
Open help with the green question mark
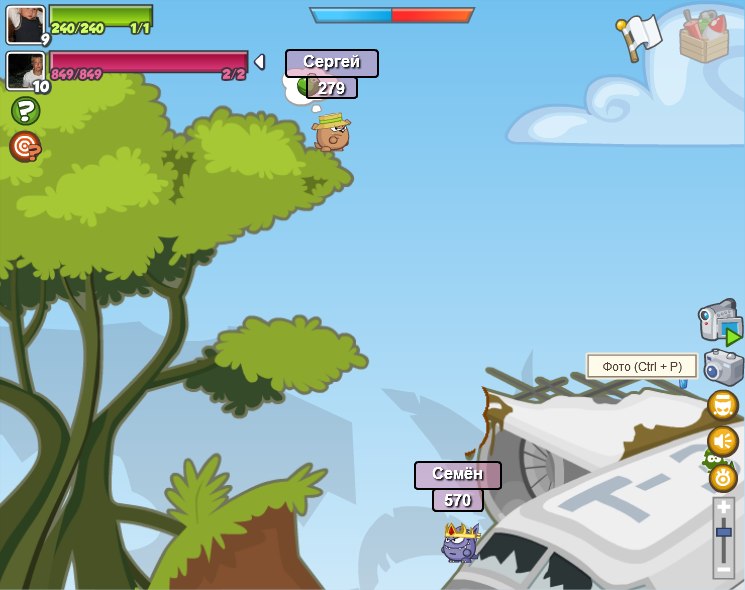point(25,111)
